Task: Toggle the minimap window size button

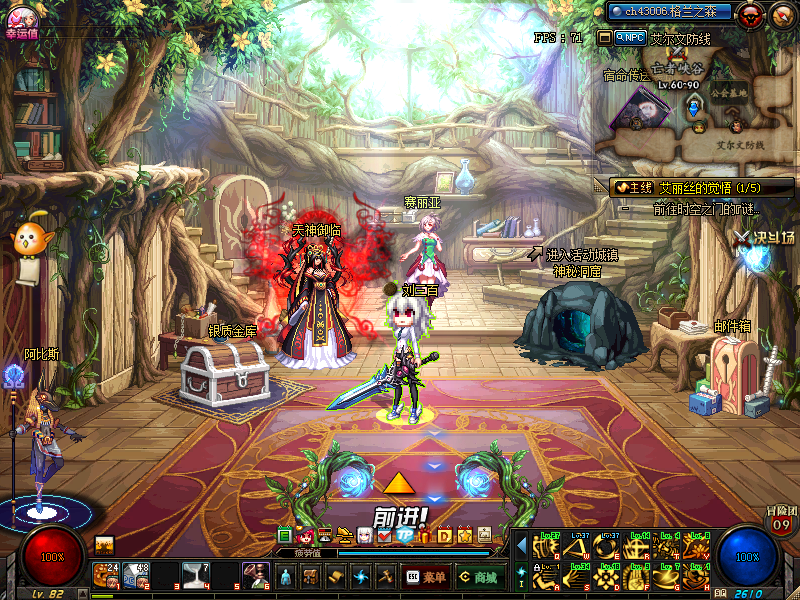Action: (604, 37)
